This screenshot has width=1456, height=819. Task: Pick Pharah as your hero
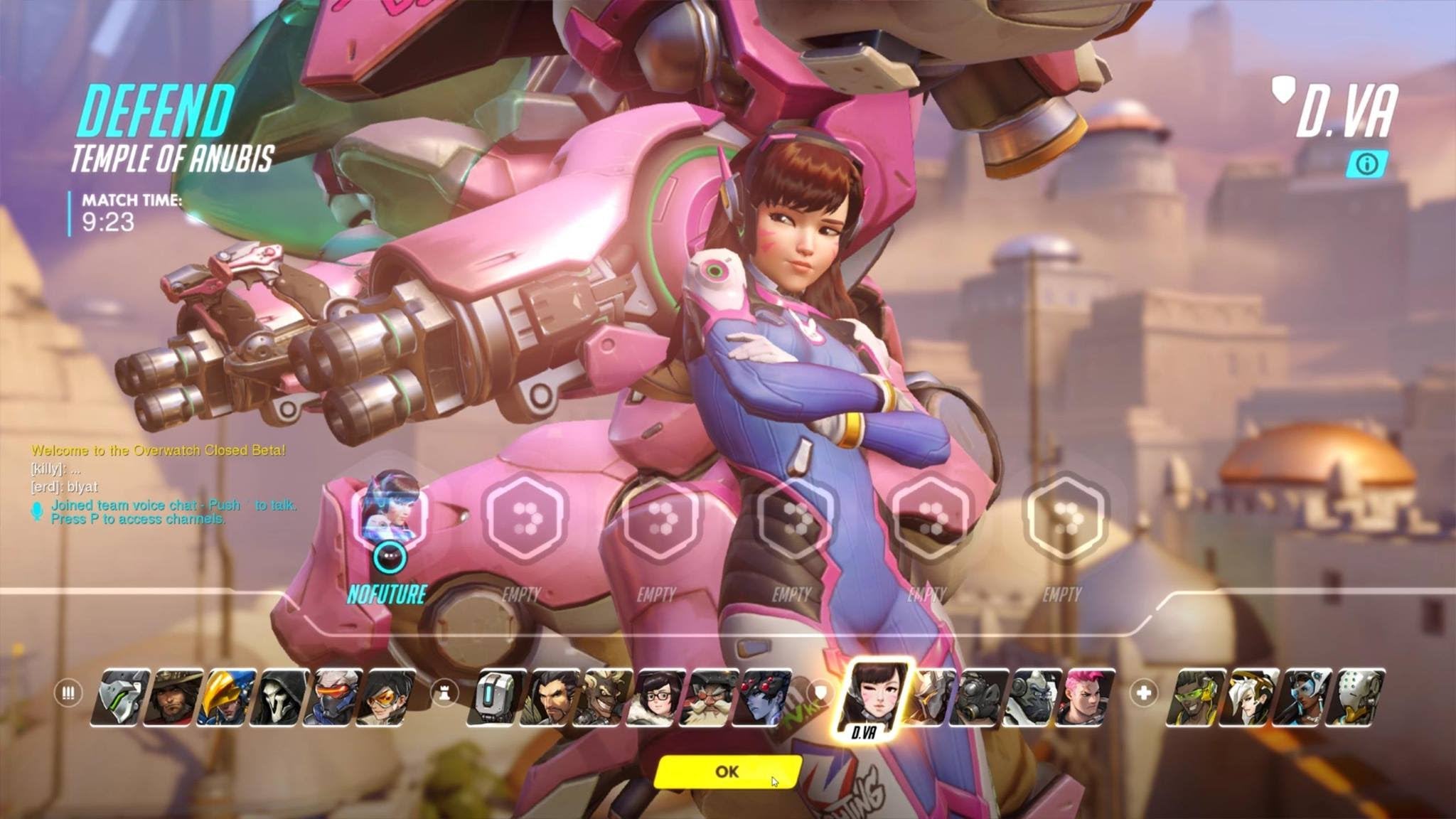(227, 697)
